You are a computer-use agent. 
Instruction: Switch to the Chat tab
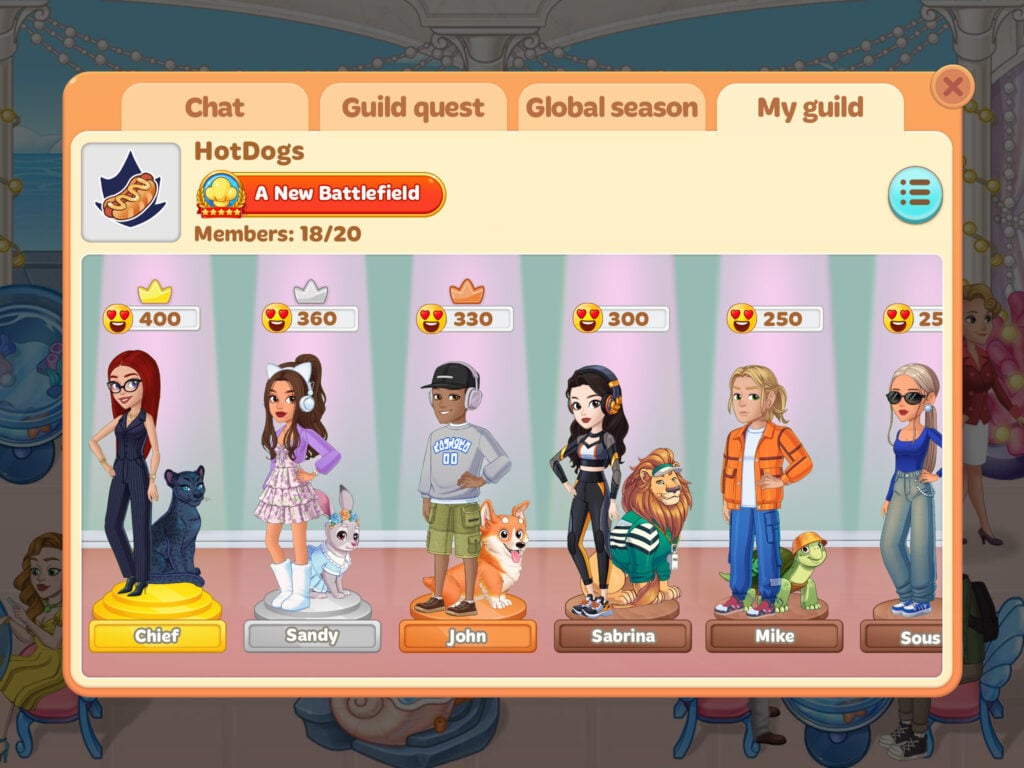(x=214, y=108)
